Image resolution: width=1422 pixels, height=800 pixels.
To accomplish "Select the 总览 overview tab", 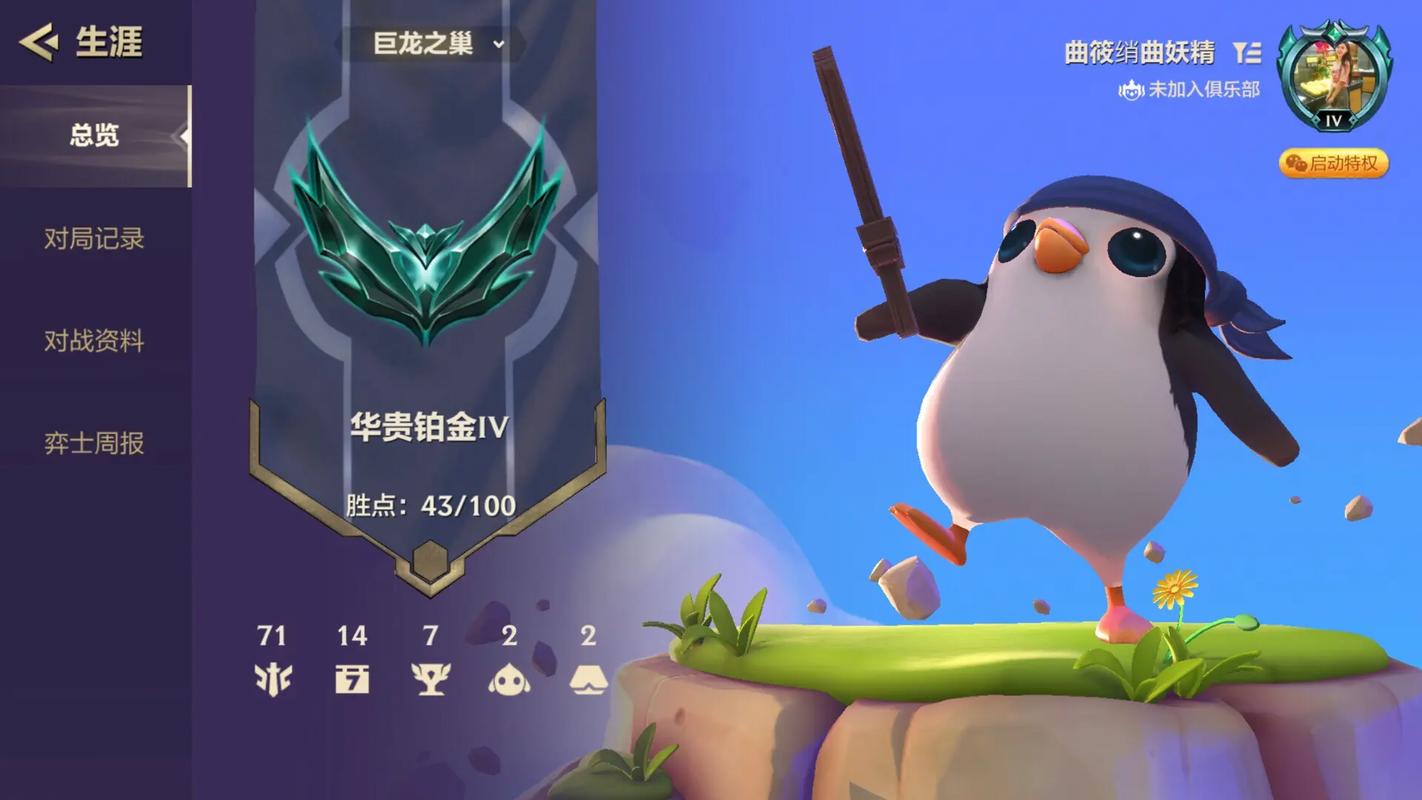I will (94, 136).
